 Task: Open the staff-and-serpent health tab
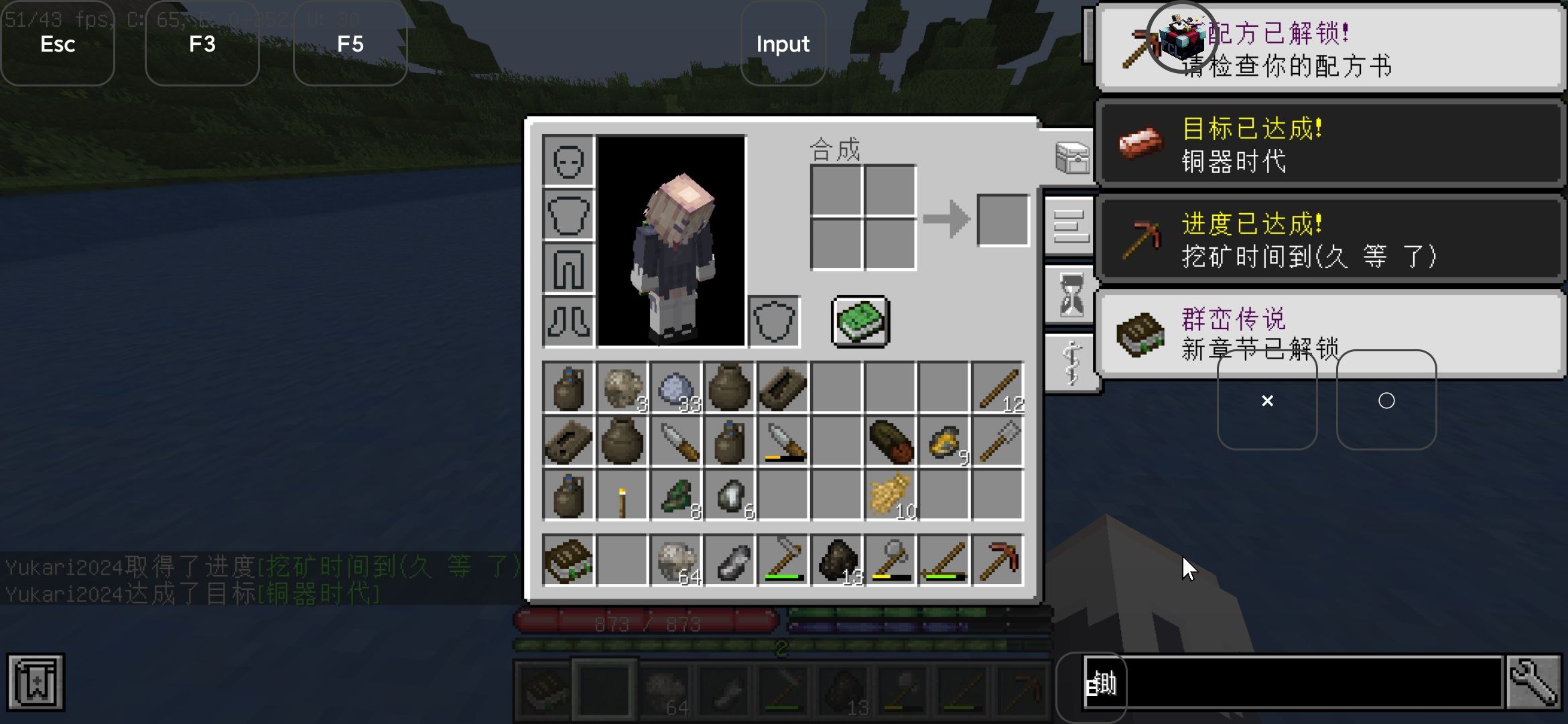click(x=1071, y=363)
